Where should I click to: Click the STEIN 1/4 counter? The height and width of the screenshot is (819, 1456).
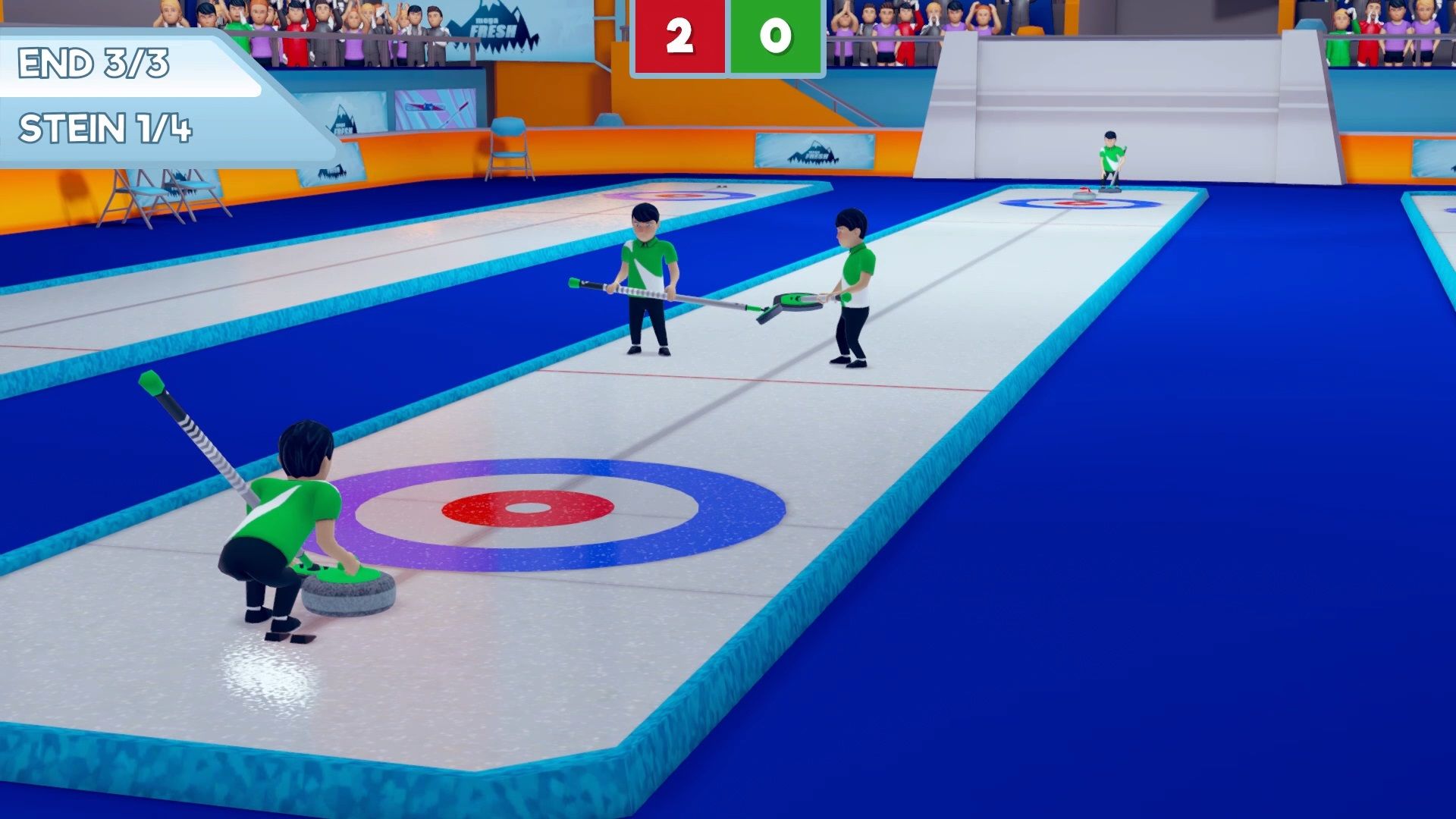106,125
